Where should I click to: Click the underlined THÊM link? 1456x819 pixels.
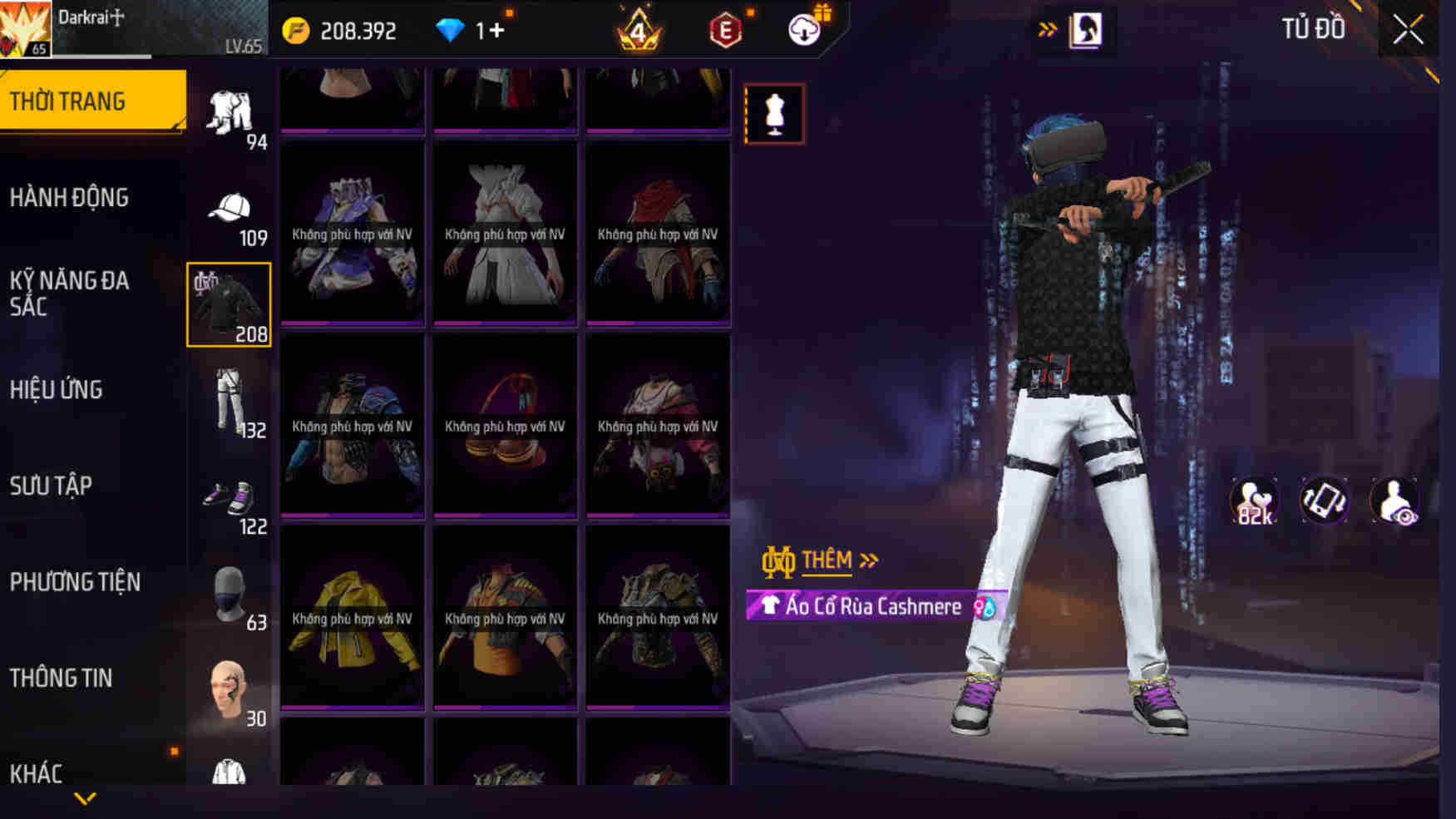coord(827,560)
